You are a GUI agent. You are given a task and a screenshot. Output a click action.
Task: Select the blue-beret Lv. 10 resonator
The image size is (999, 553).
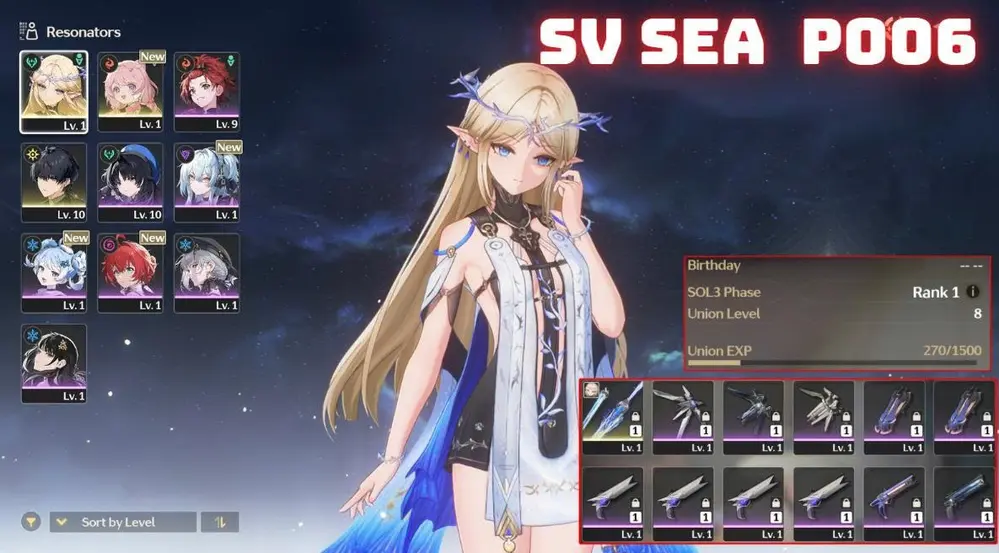(131, 181)
